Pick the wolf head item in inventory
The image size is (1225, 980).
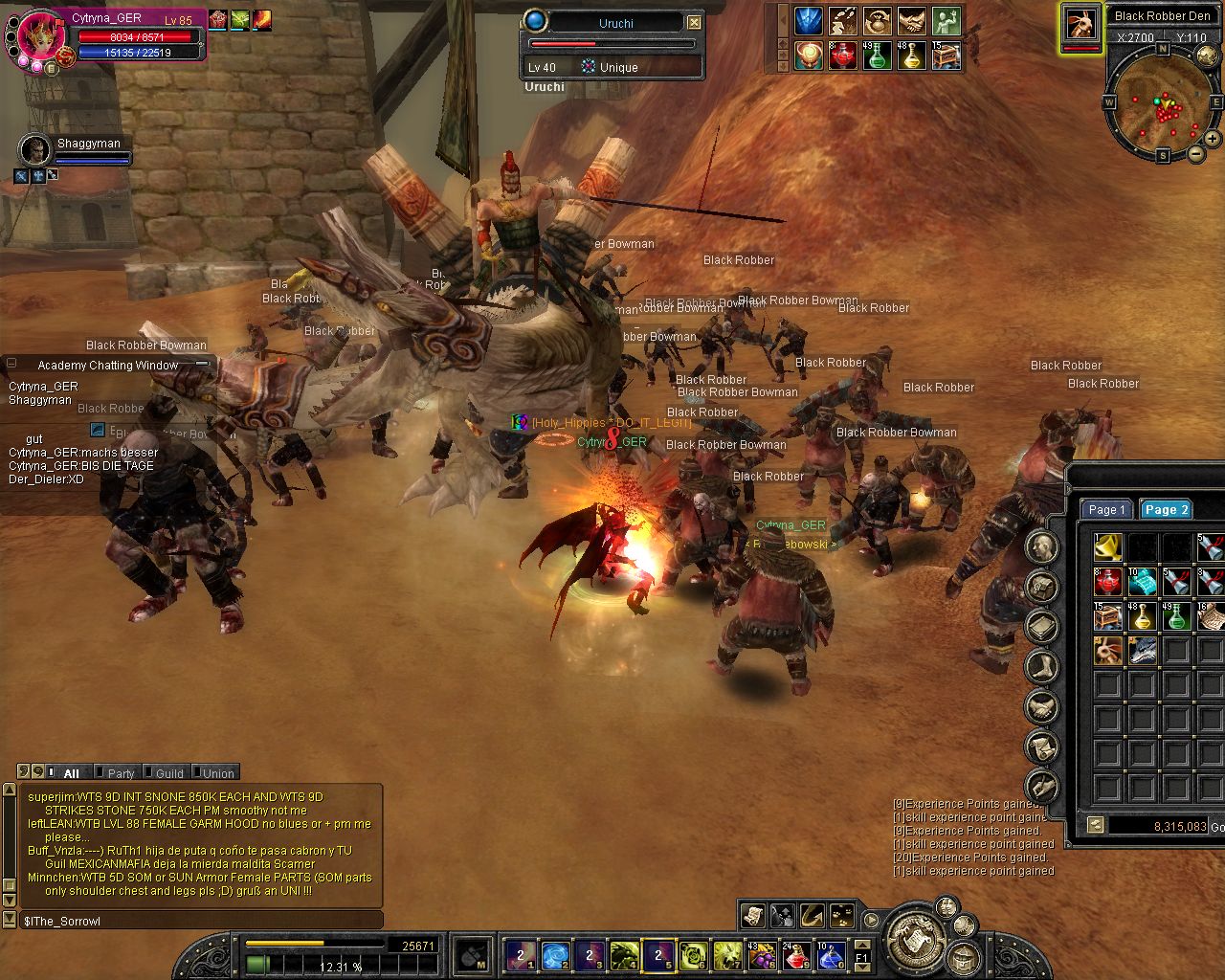point(1143,651)
